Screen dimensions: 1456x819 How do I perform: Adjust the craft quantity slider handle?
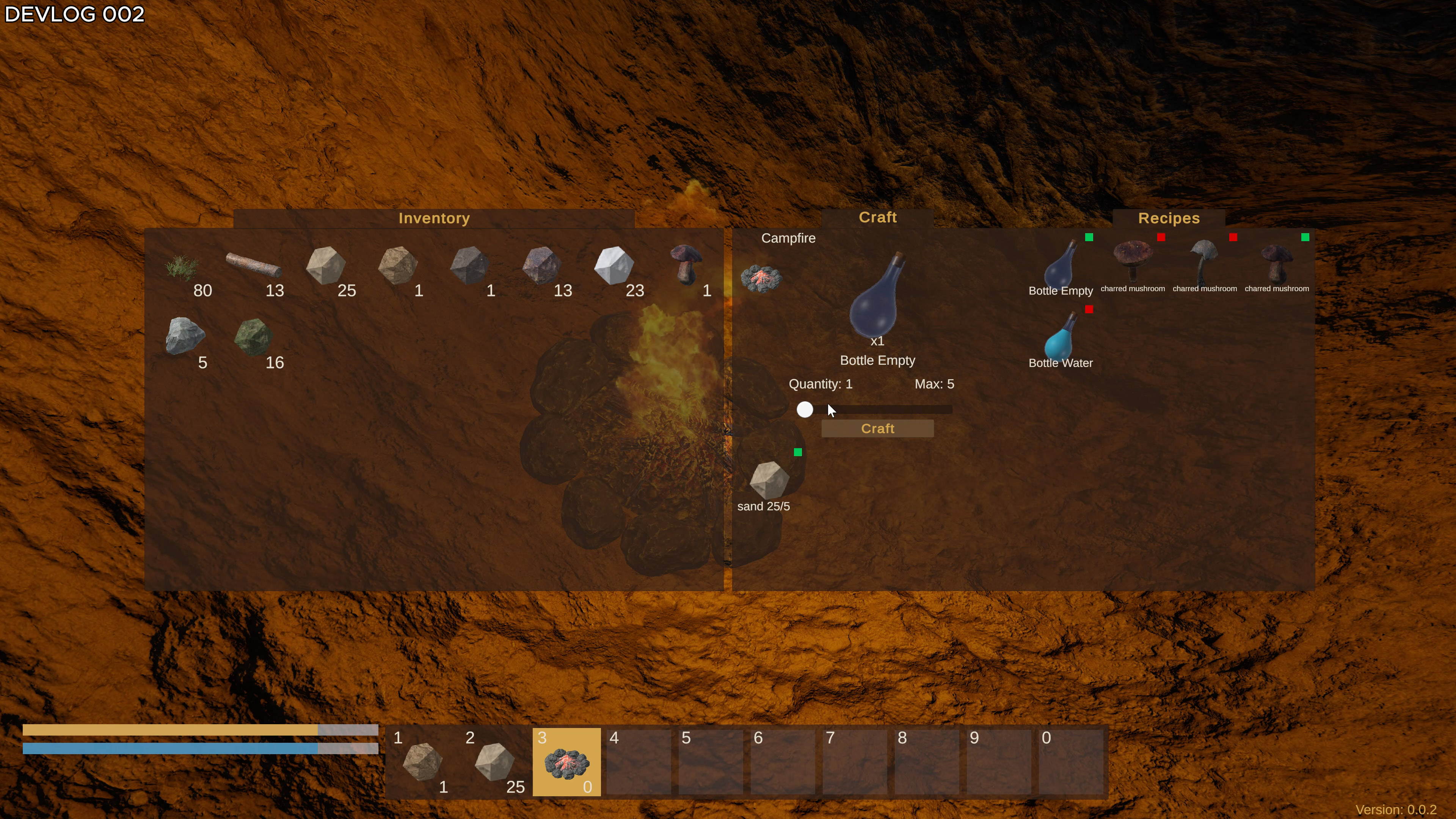pos(805,409)
